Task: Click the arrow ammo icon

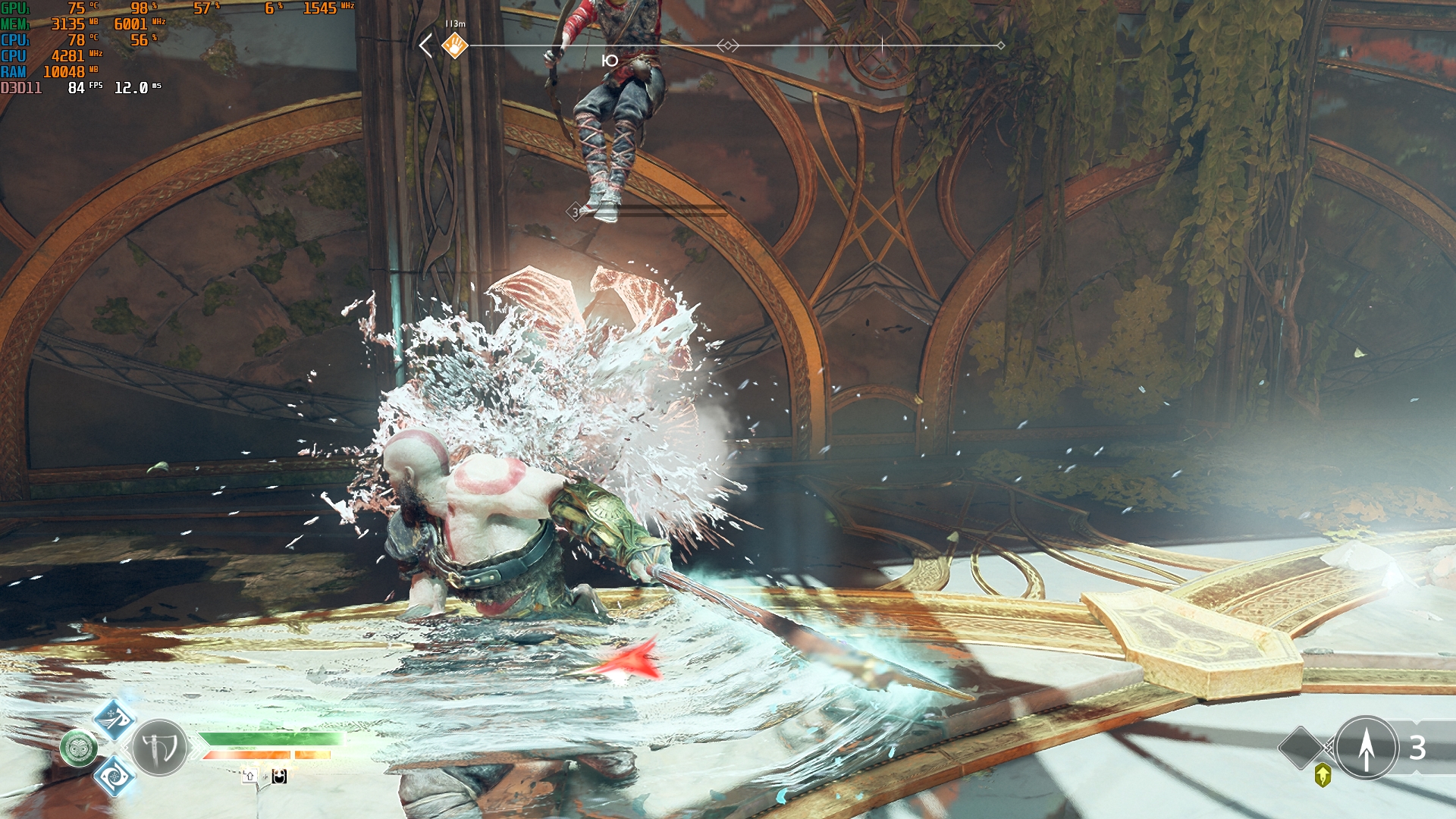Action: point(1366,748)
